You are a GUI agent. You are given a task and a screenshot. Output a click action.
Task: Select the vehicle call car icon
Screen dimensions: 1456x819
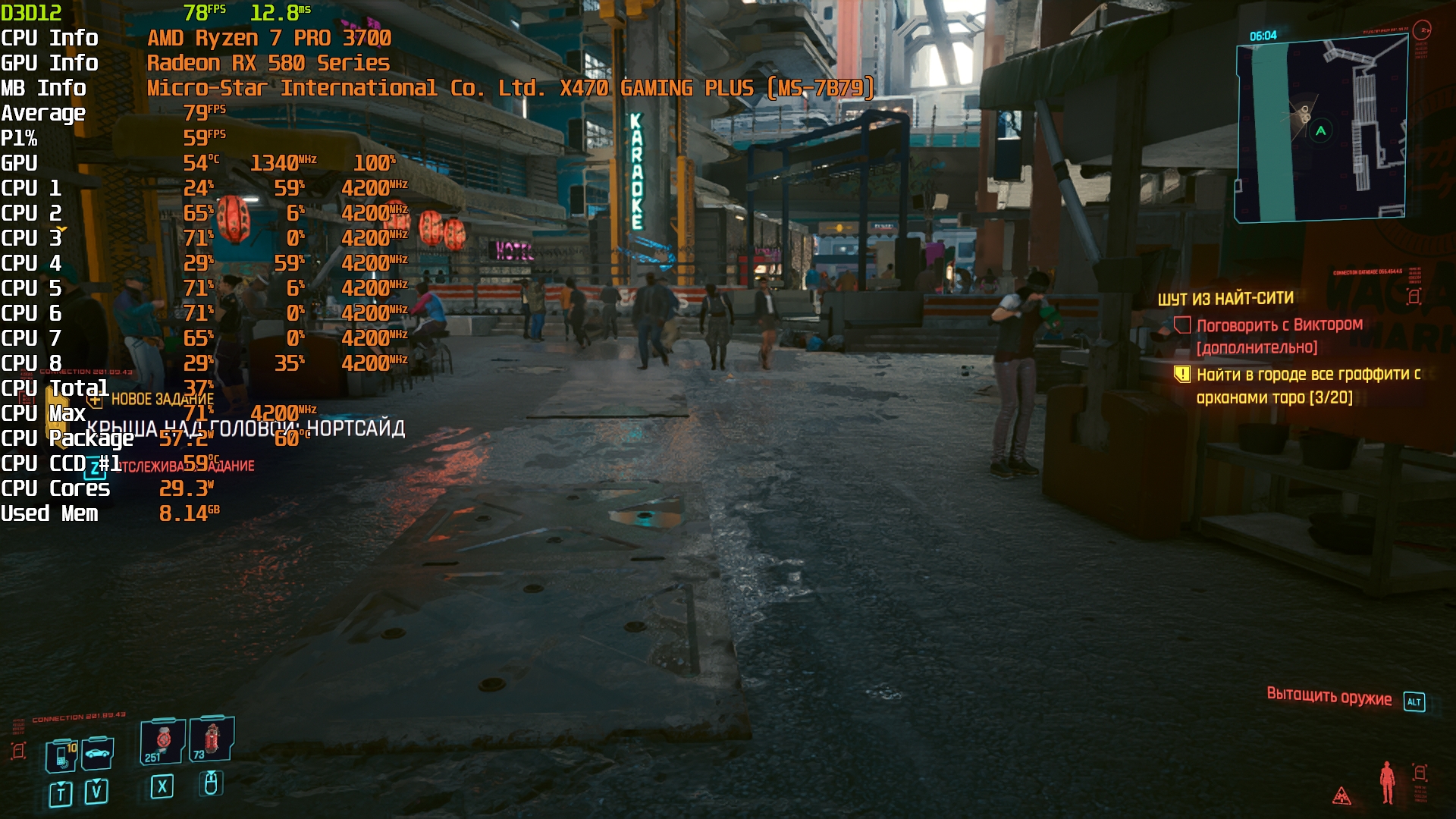tap(98, 753)
